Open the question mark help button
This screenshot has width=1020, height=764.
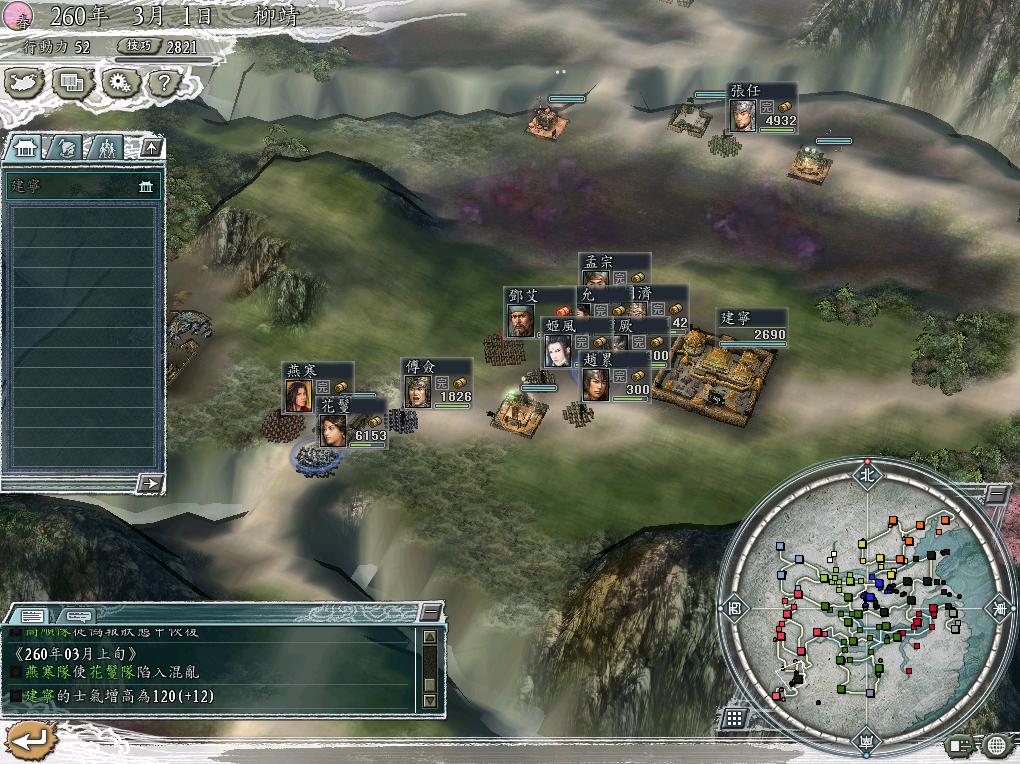coord(162,82)
